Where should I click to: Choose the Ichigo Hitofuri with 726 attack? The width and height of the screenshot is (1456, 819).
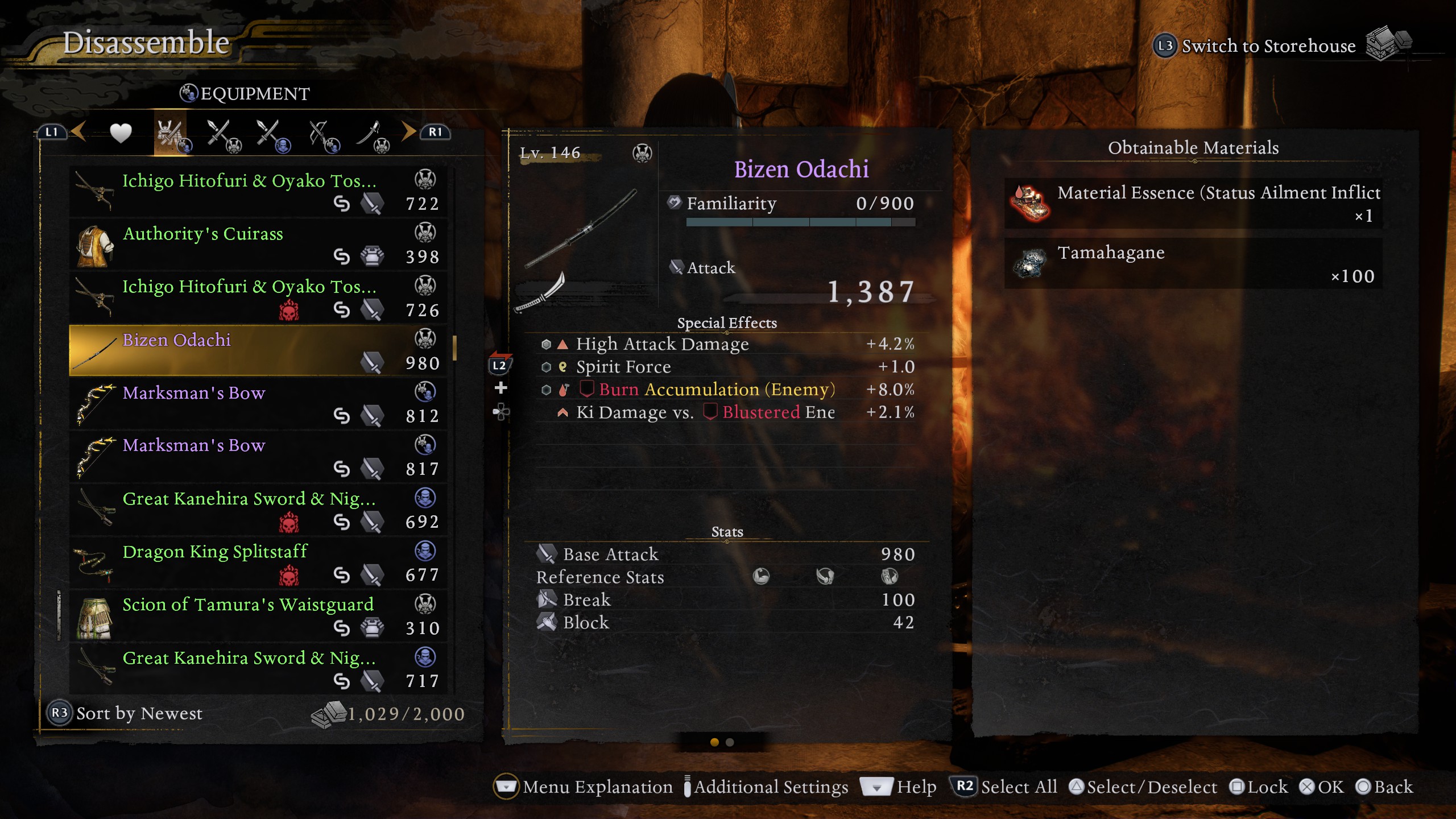click(x=257, y=298)
